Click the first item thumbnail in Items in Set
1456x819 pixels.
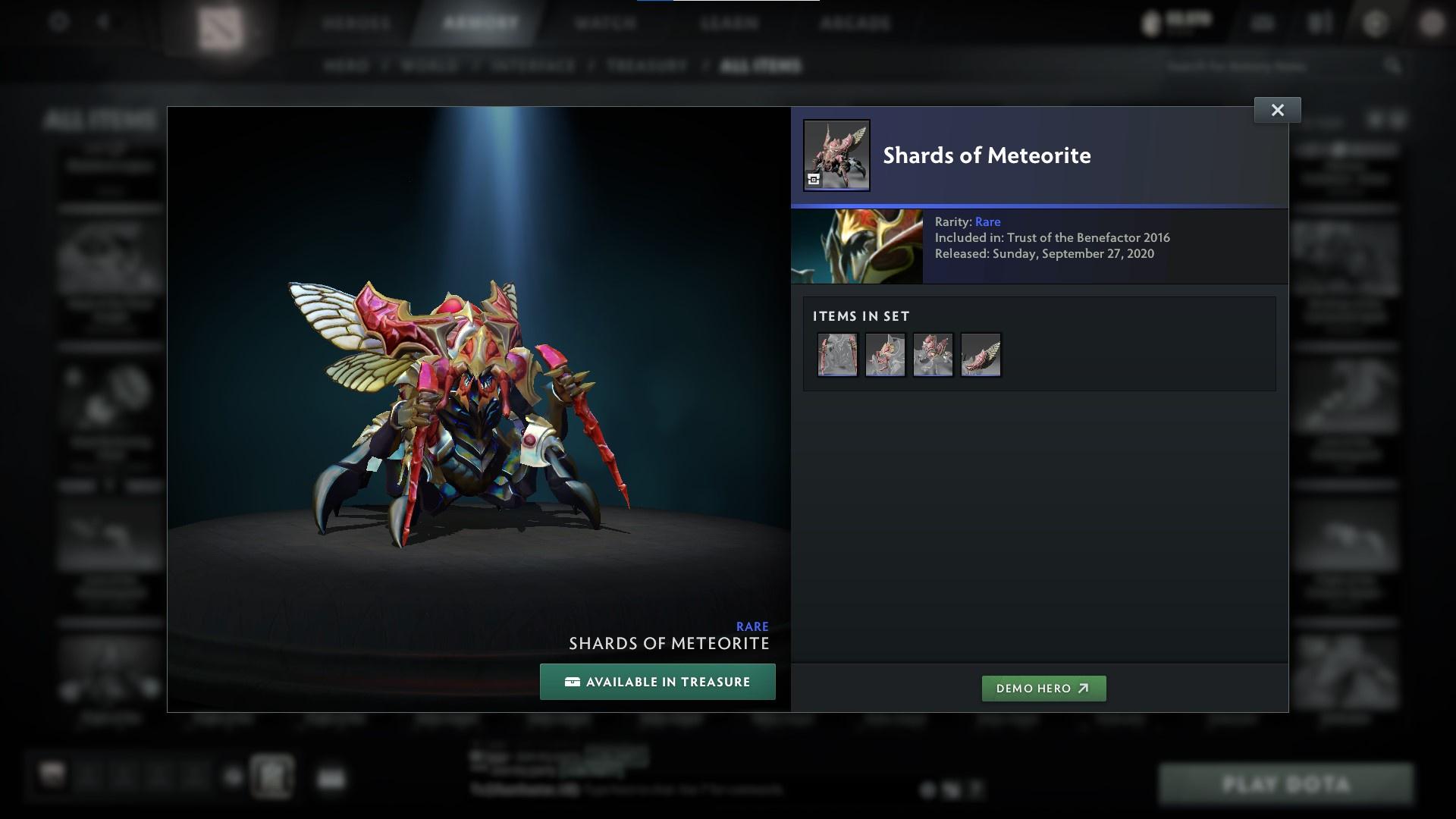[x=837, y=354]
